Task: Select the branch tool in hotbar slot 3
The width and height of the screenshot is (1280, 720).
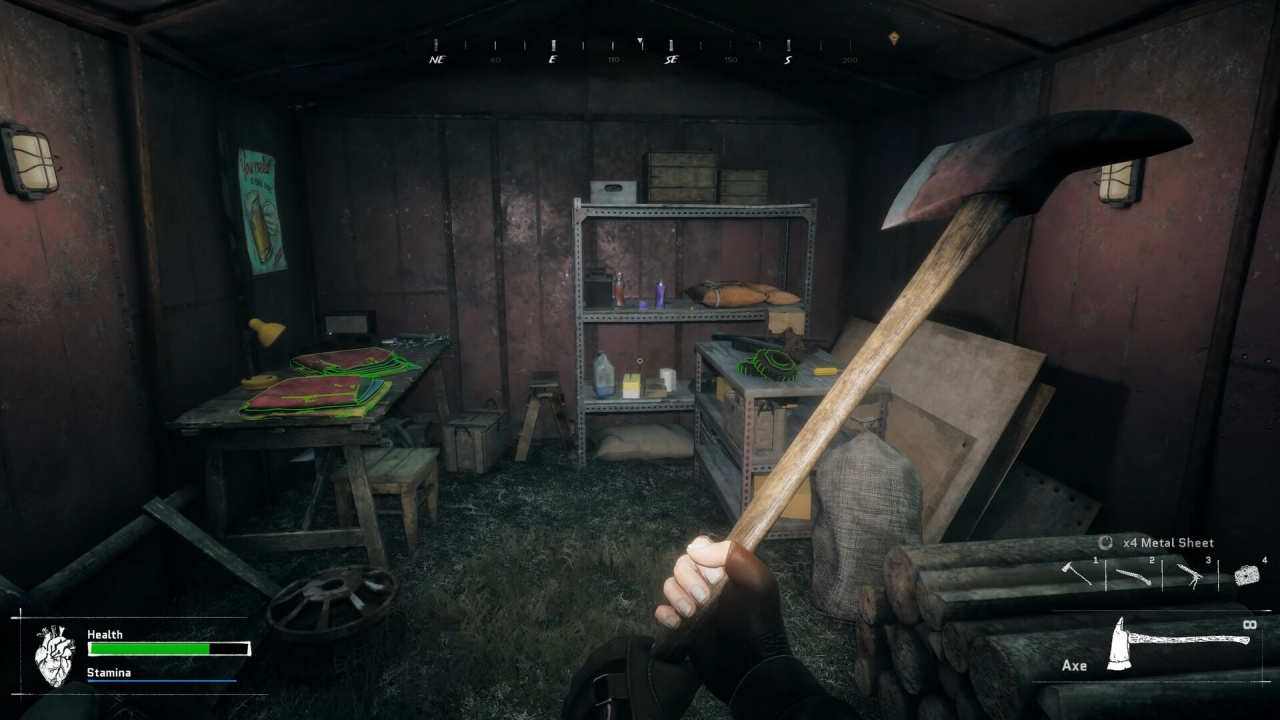Action: pos(1188,575)
